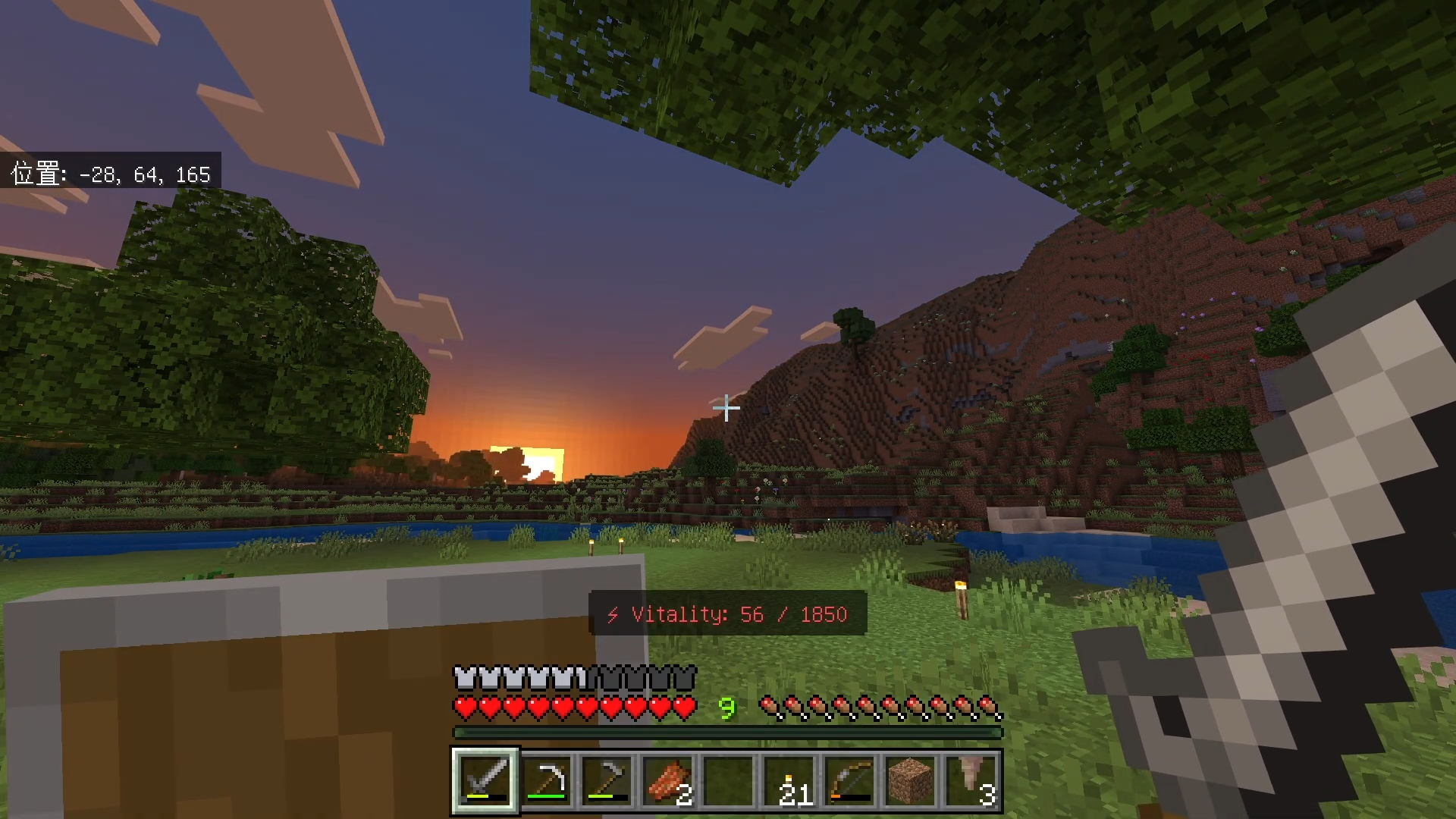Choose the pointed dripstone stack
1456x819 pixels.
click(971, 780)
